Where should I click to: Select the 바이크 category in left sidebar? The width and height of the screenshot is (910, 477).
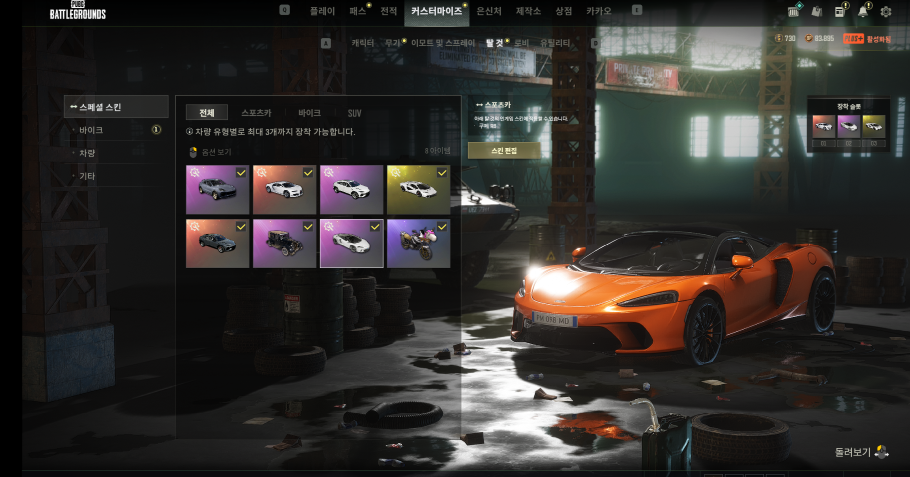pos(91,130)
